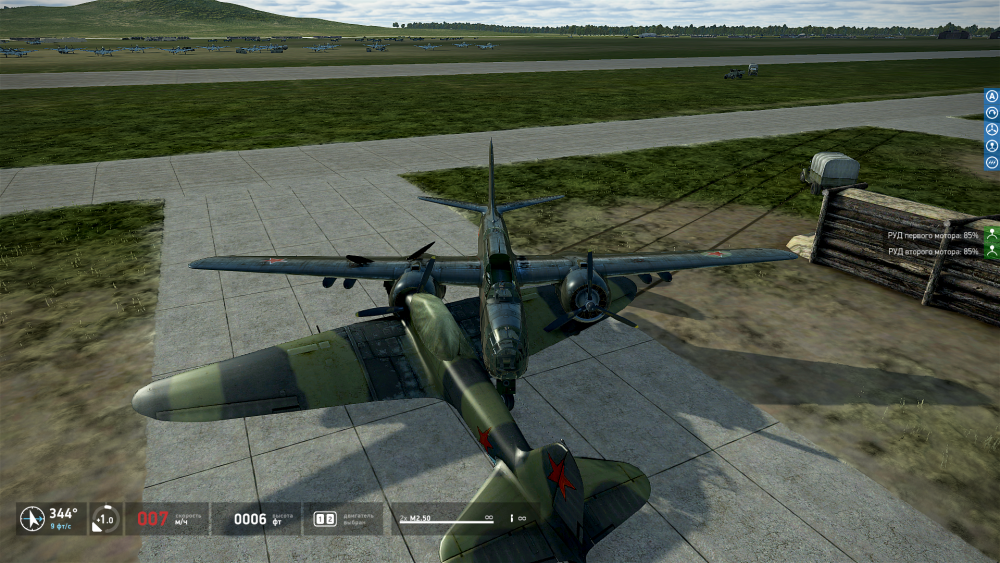Activate the pilot silhouette icon in the blue panel

[991, 146]
